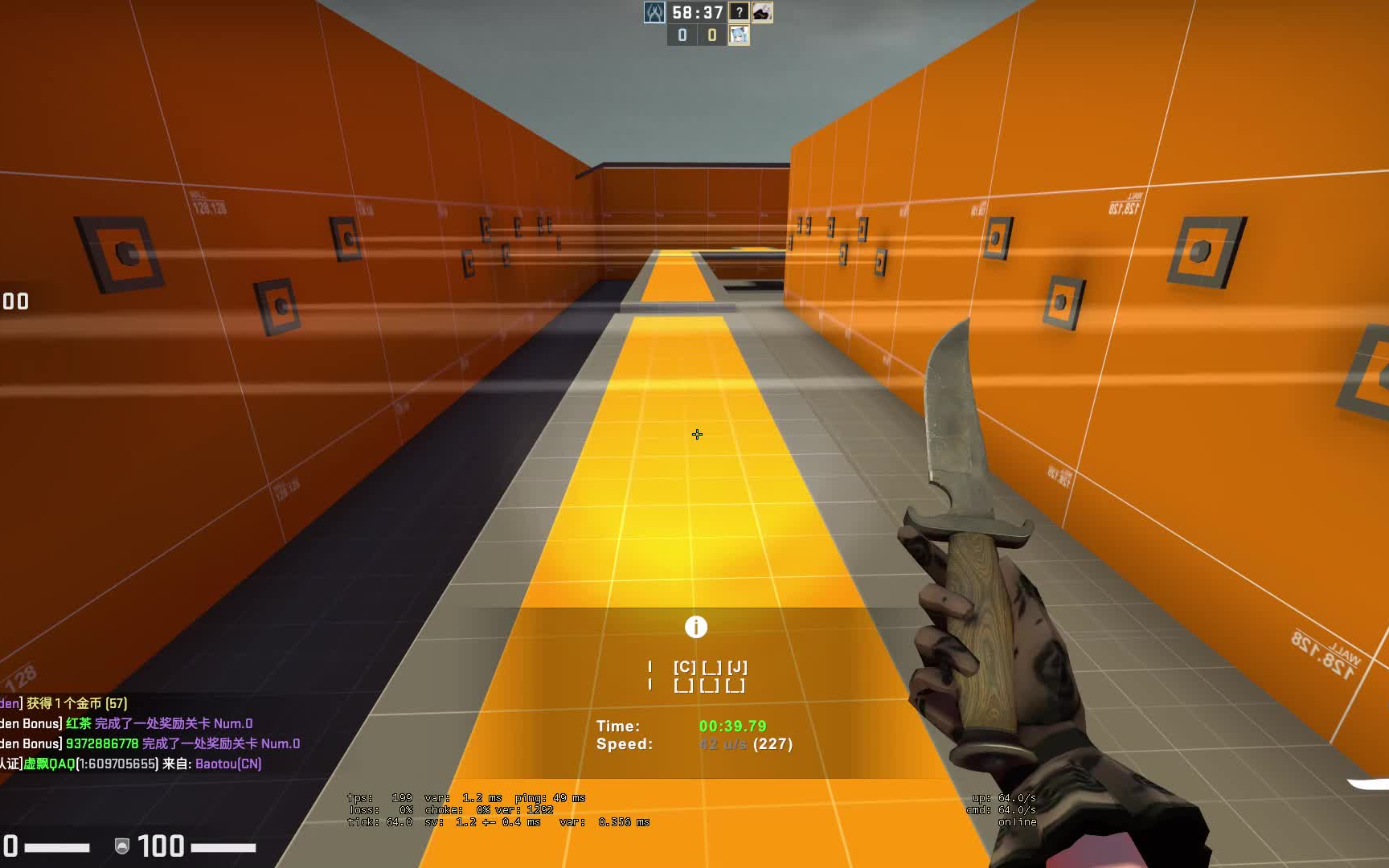The height and width of the screenshot is (868, 1389).
Task: Click the [C] crouch key indicator
Action: coord(685,665)
